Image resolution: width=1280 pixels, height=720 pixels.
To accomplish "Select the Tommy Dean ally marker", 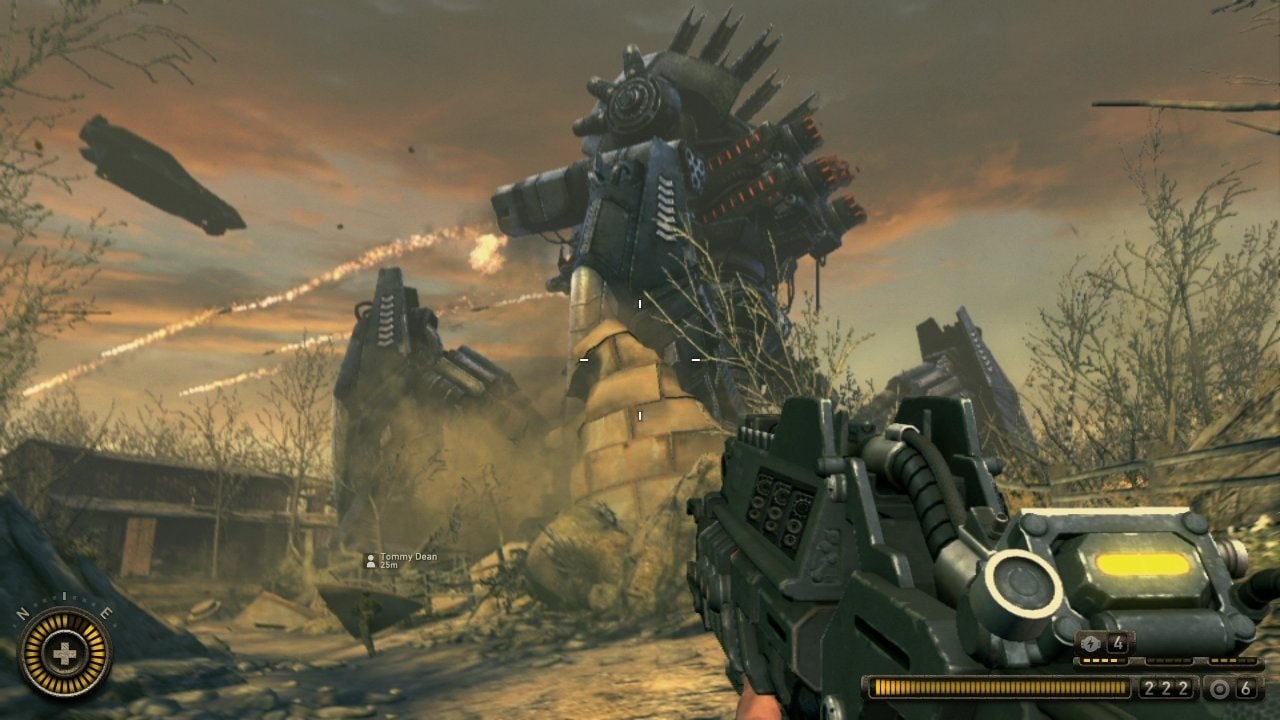I will 371,561.
